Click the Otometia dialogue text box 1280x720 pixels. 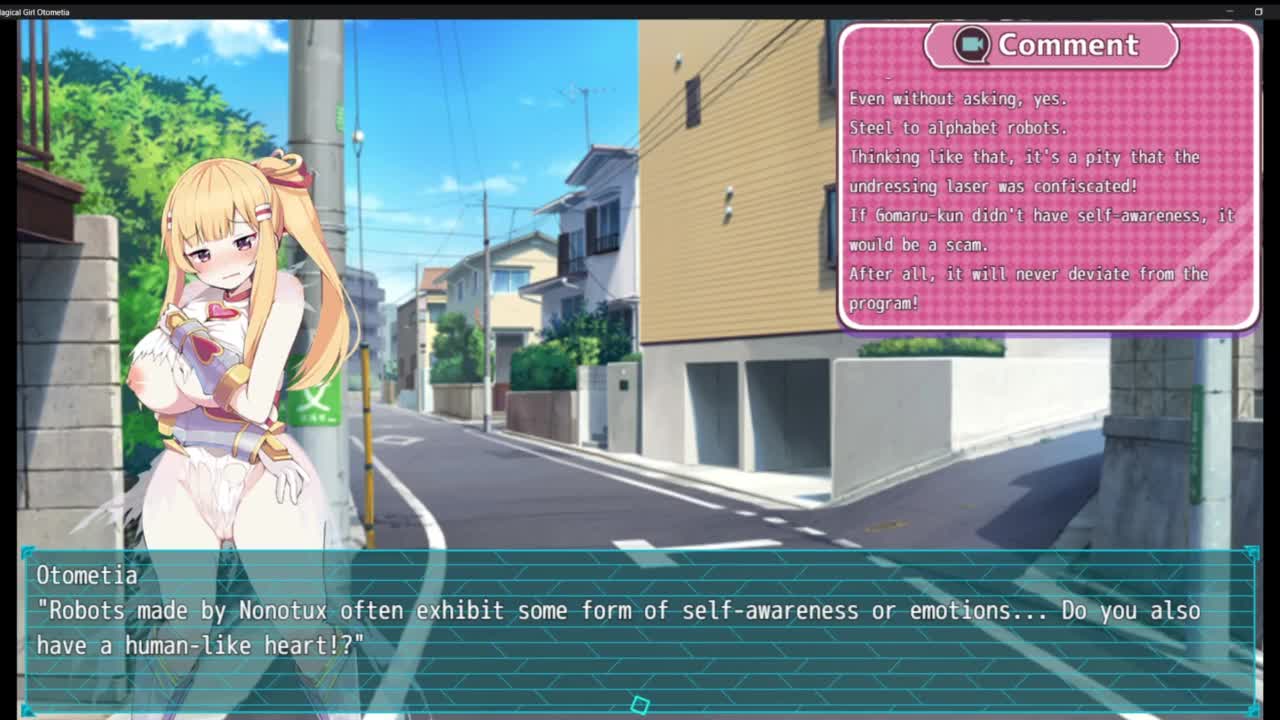pyautogui.click(x=640, y=628)
